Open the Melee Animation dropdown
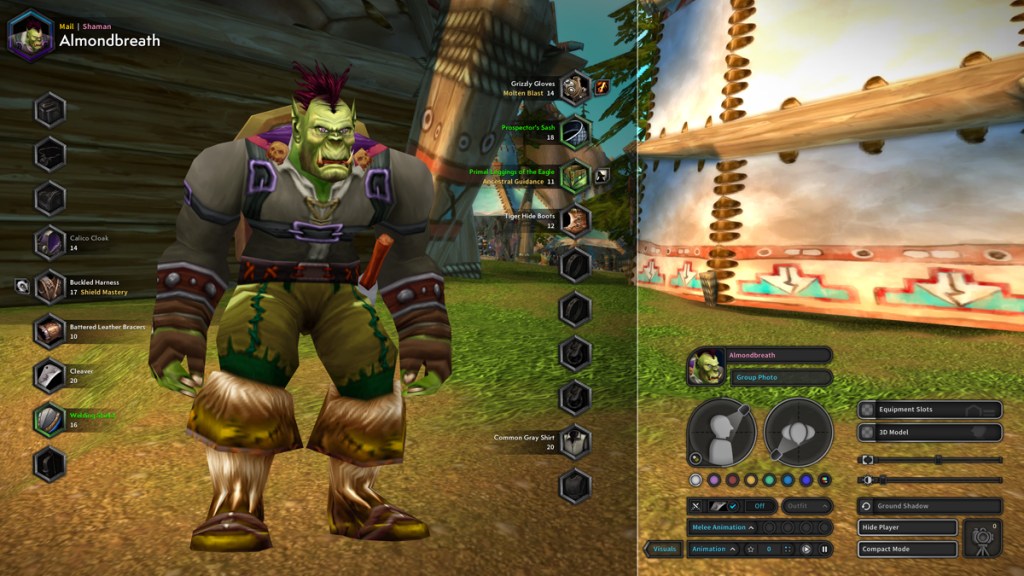 point(720,527)
